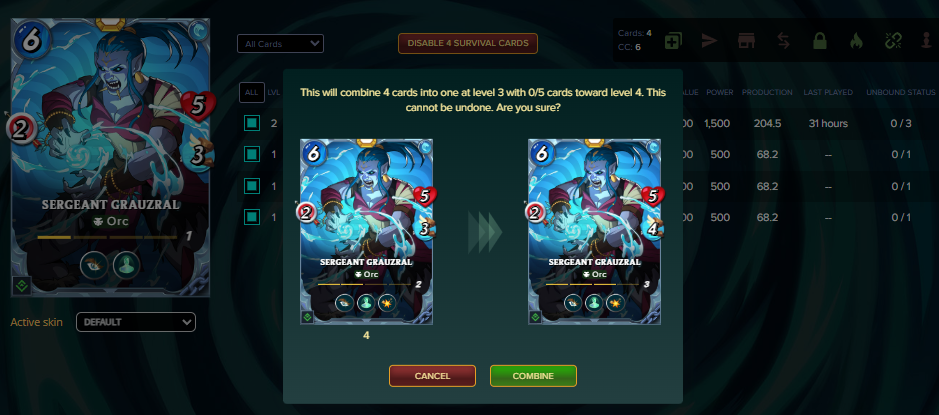Uncheck the level 2 card row checkbox
939x415 pixels.
tap(252, 123)
